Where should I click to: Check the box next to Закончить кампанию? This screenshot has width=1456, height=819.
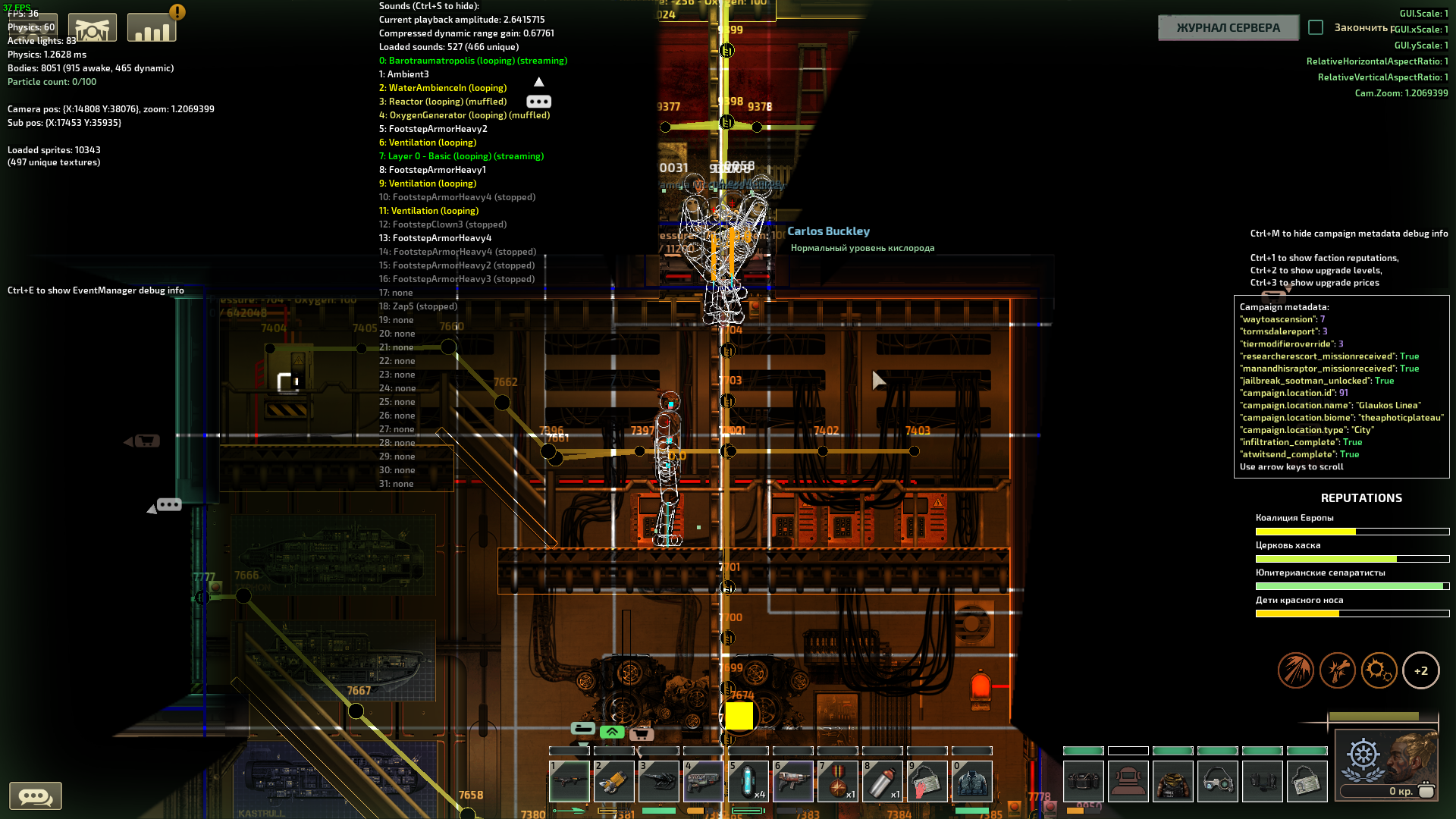pyautogui.click(x=1316, y=27)
